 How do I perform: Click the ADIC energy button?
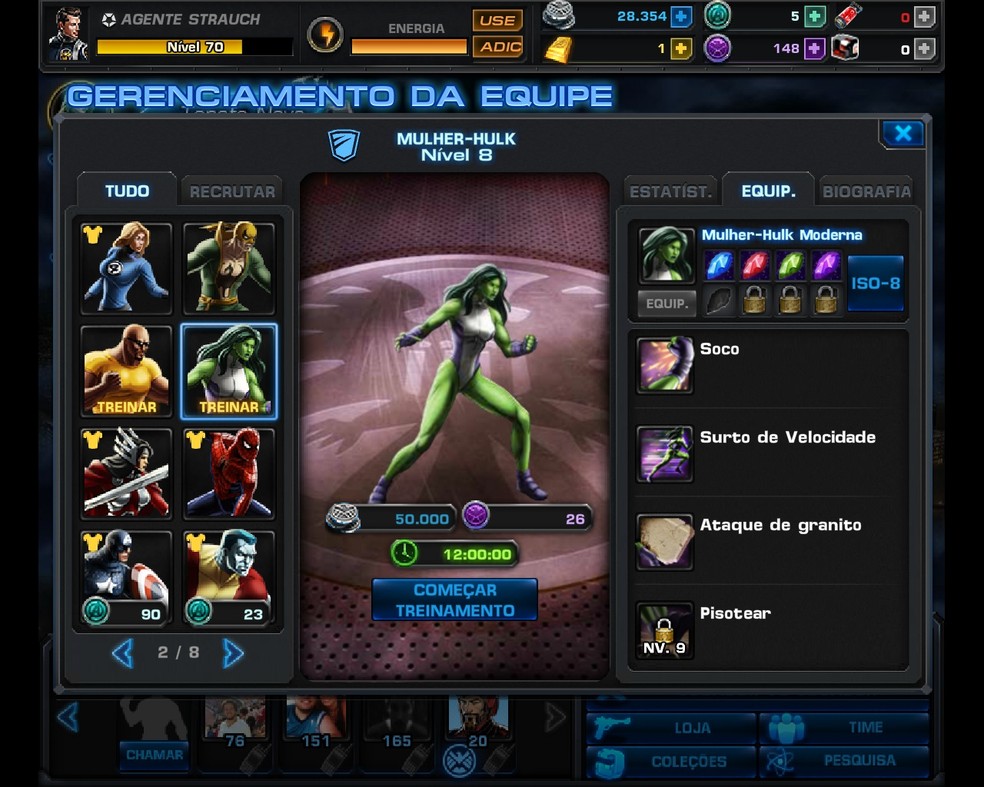click(497, 46)
